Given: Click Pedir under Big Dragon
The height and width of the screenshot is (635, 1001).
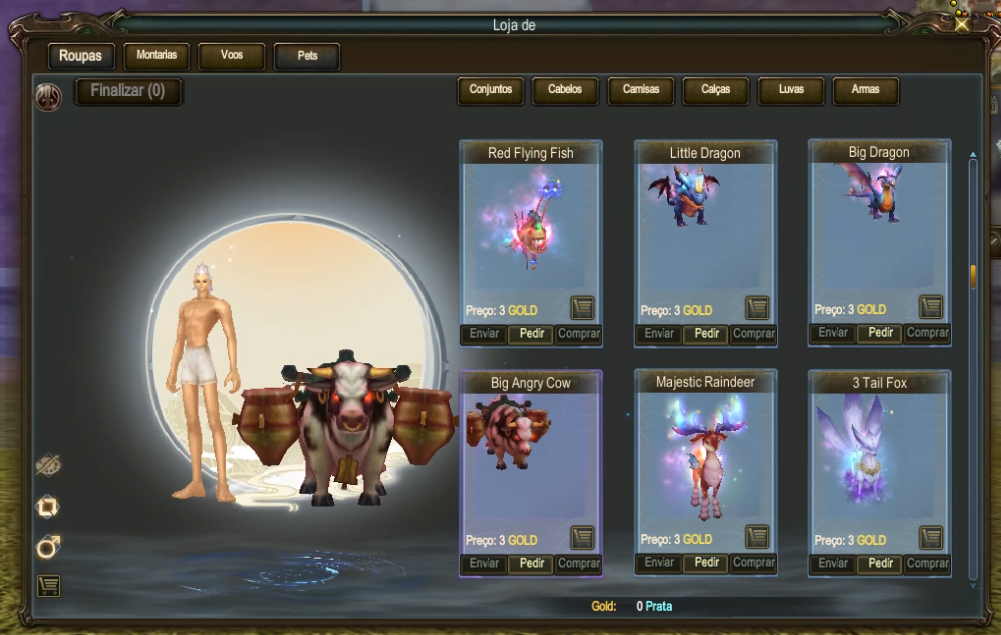Looking at the screenshot, I should 881,333.
